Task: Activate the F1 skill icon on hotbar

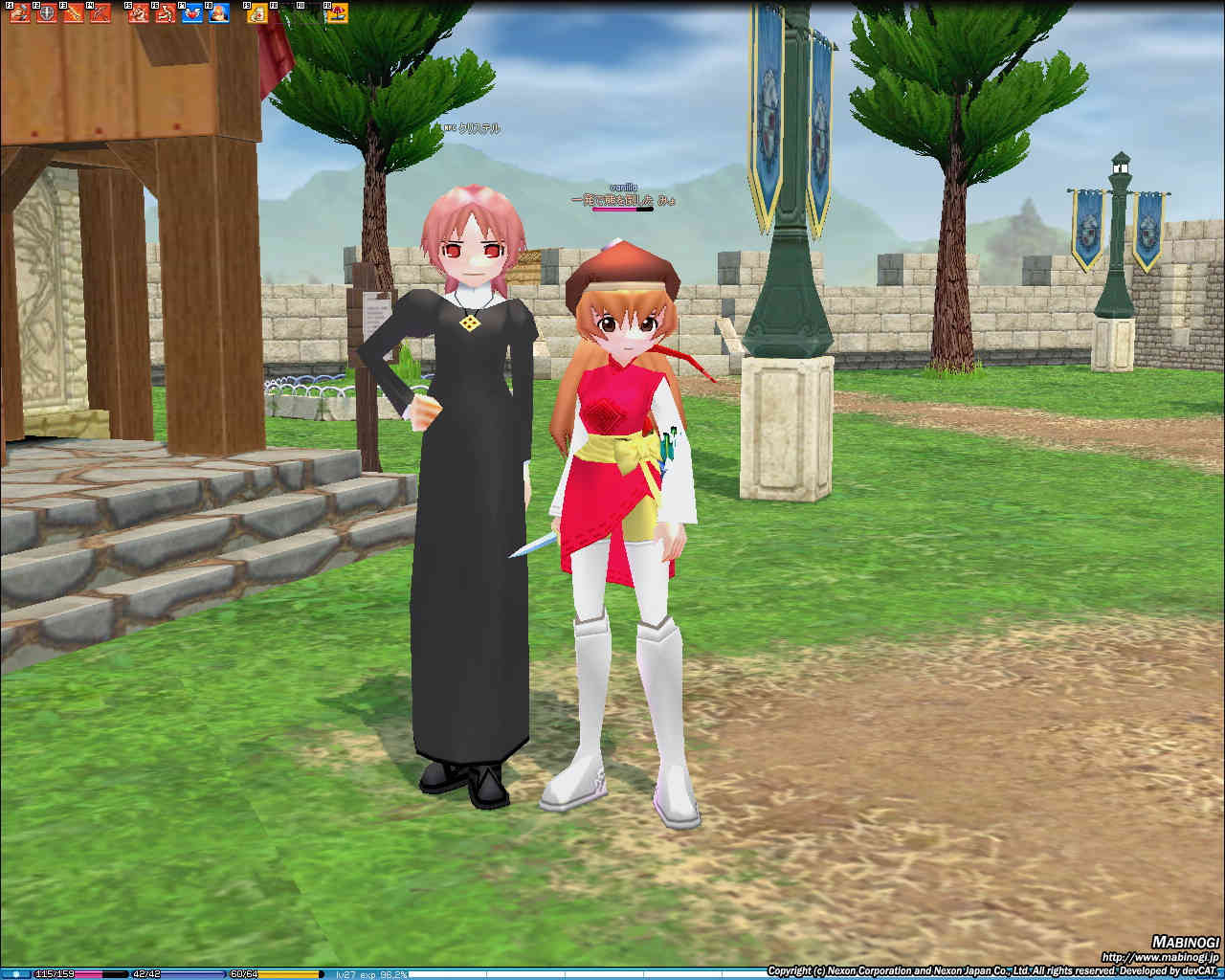Action: [x=19, y=13]
